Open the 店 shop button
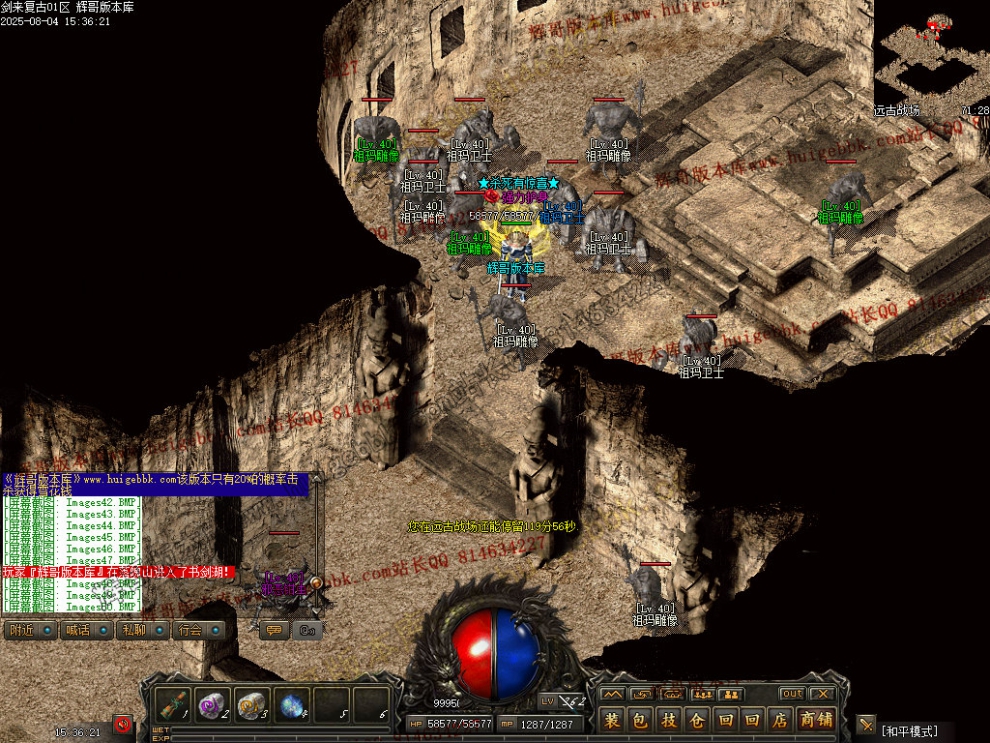 point(780,720)
